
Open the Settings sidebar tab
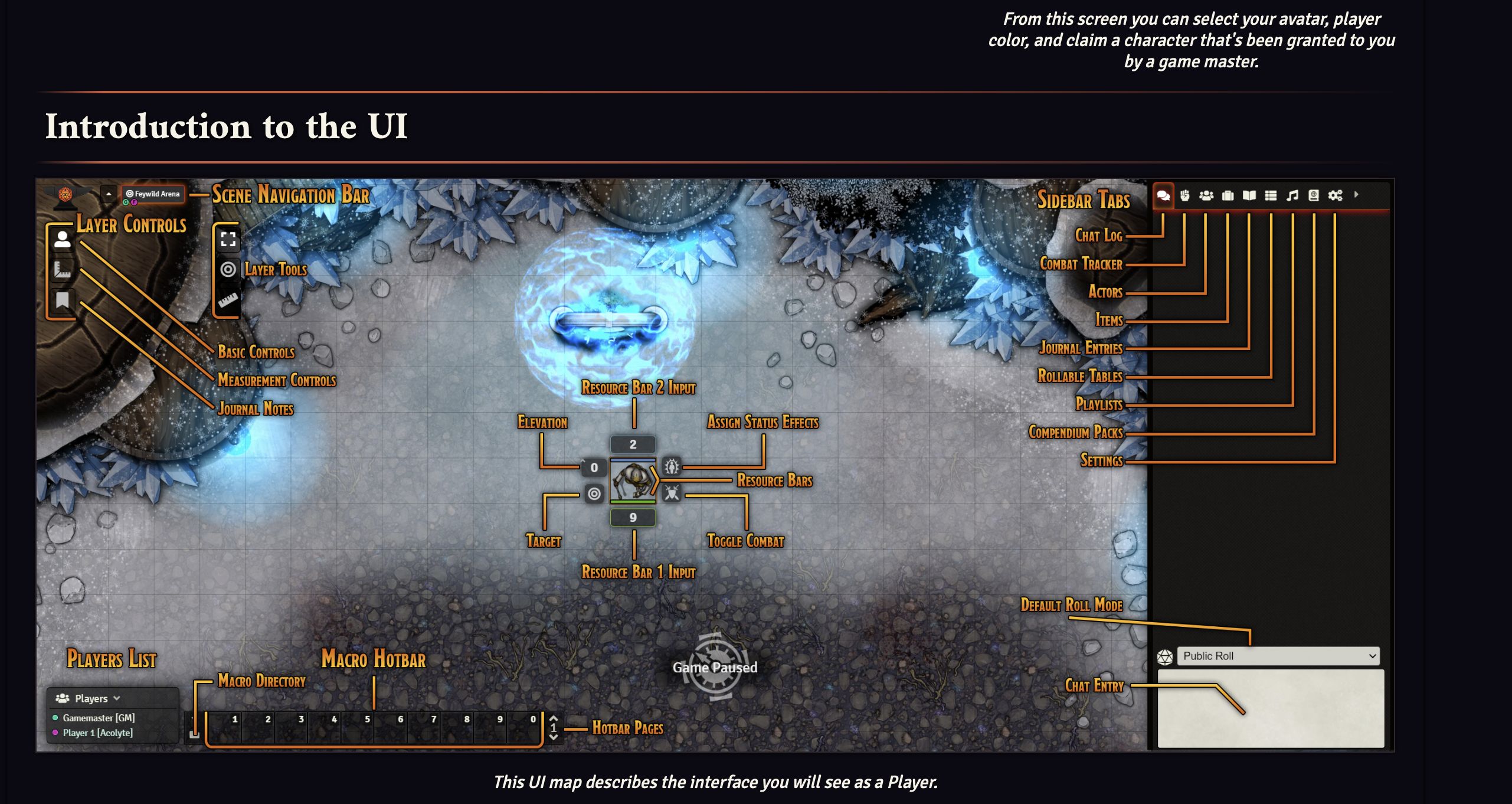coord(1335,196)
